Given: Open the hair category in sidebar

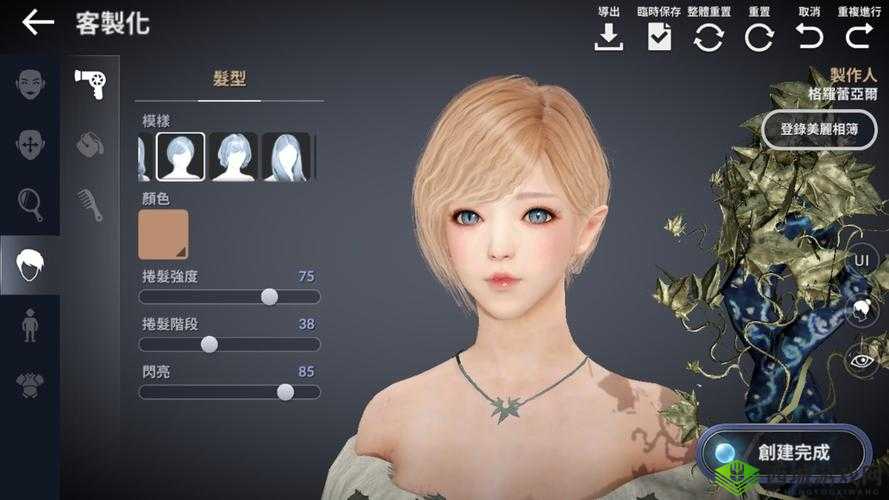Looking at the screenshot, I should 30,264.
